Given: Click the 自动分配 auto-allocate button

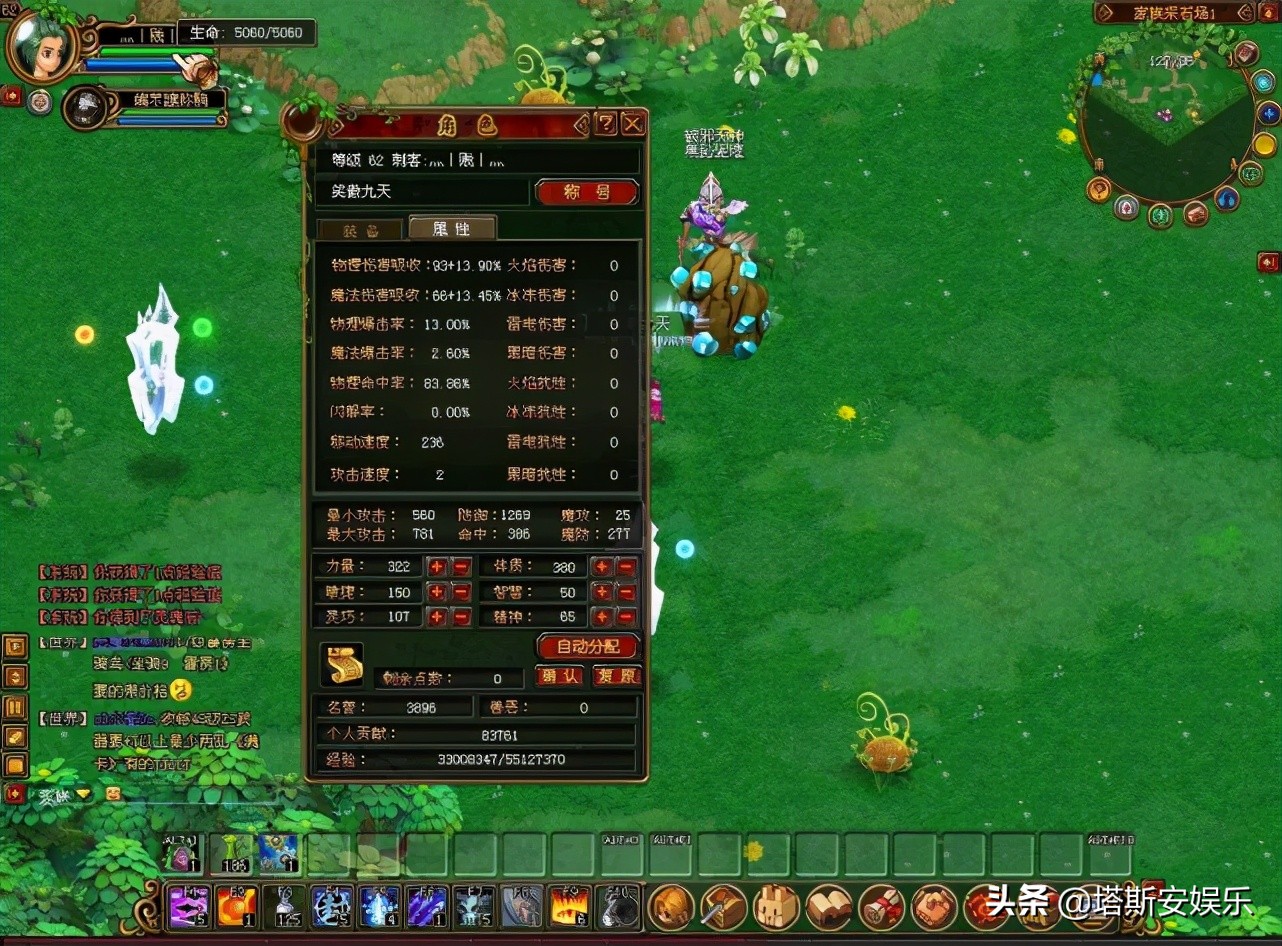Looking at the screenshot, I should [x=588, y=646].
